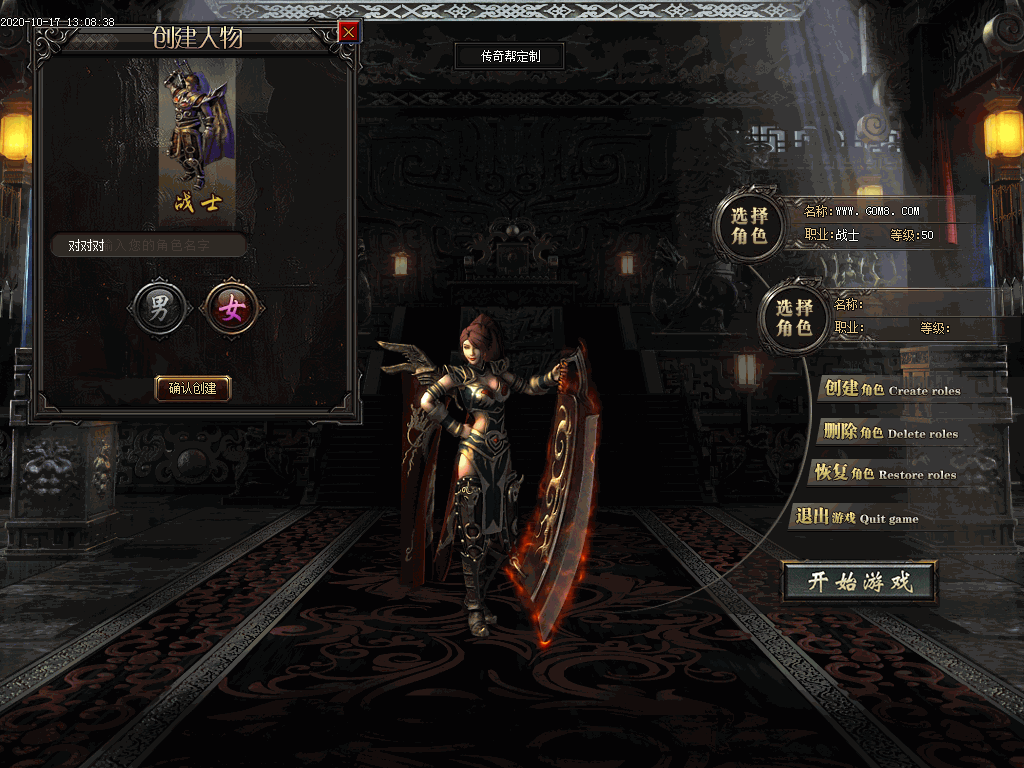Select the empty second character slot
This screenshot has height=768, width=1024.
(795, 317)
